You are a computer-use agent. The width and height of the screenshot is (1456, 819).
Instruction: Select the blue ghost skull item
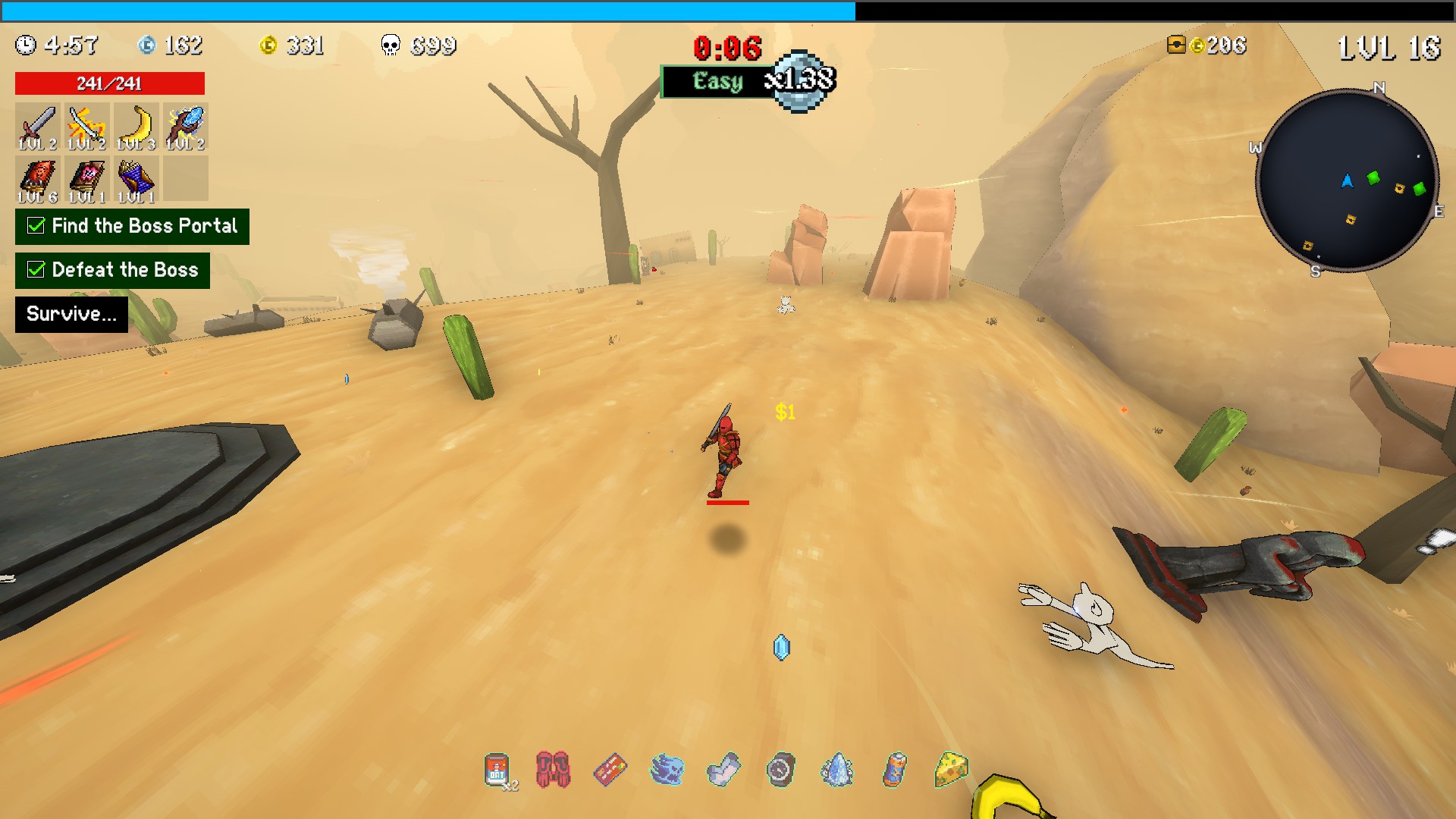(x=667, y=770)
